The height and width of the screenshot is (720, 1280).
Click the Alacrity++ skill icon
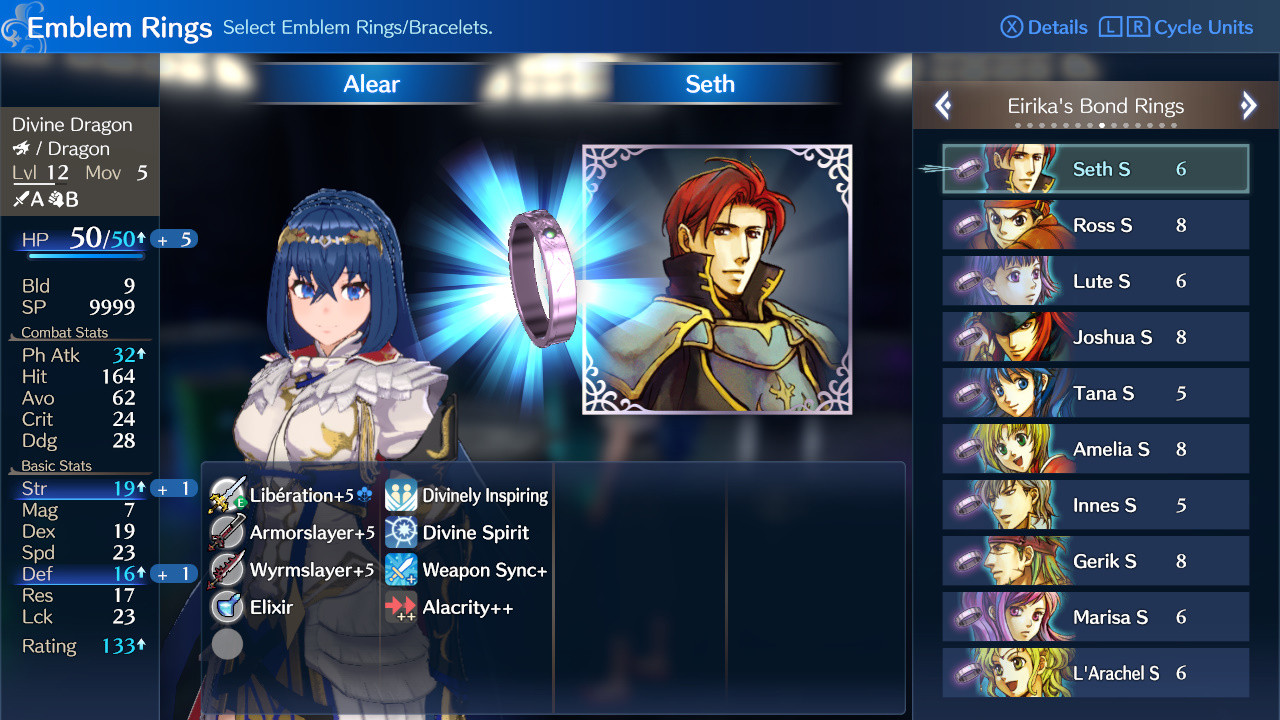tap(399, 607)
